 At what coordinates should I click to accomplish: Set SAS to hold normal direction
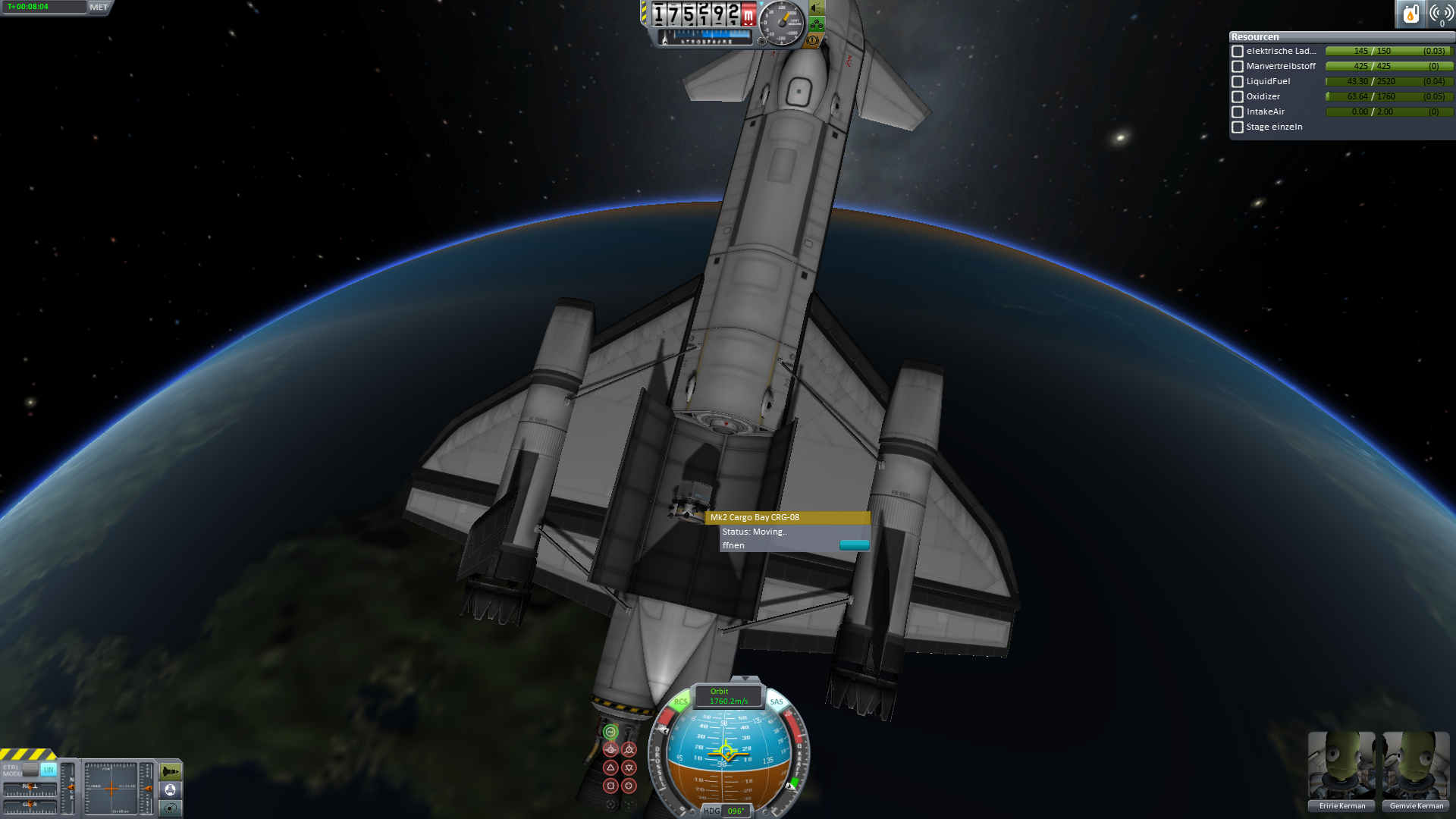[610, 767]
